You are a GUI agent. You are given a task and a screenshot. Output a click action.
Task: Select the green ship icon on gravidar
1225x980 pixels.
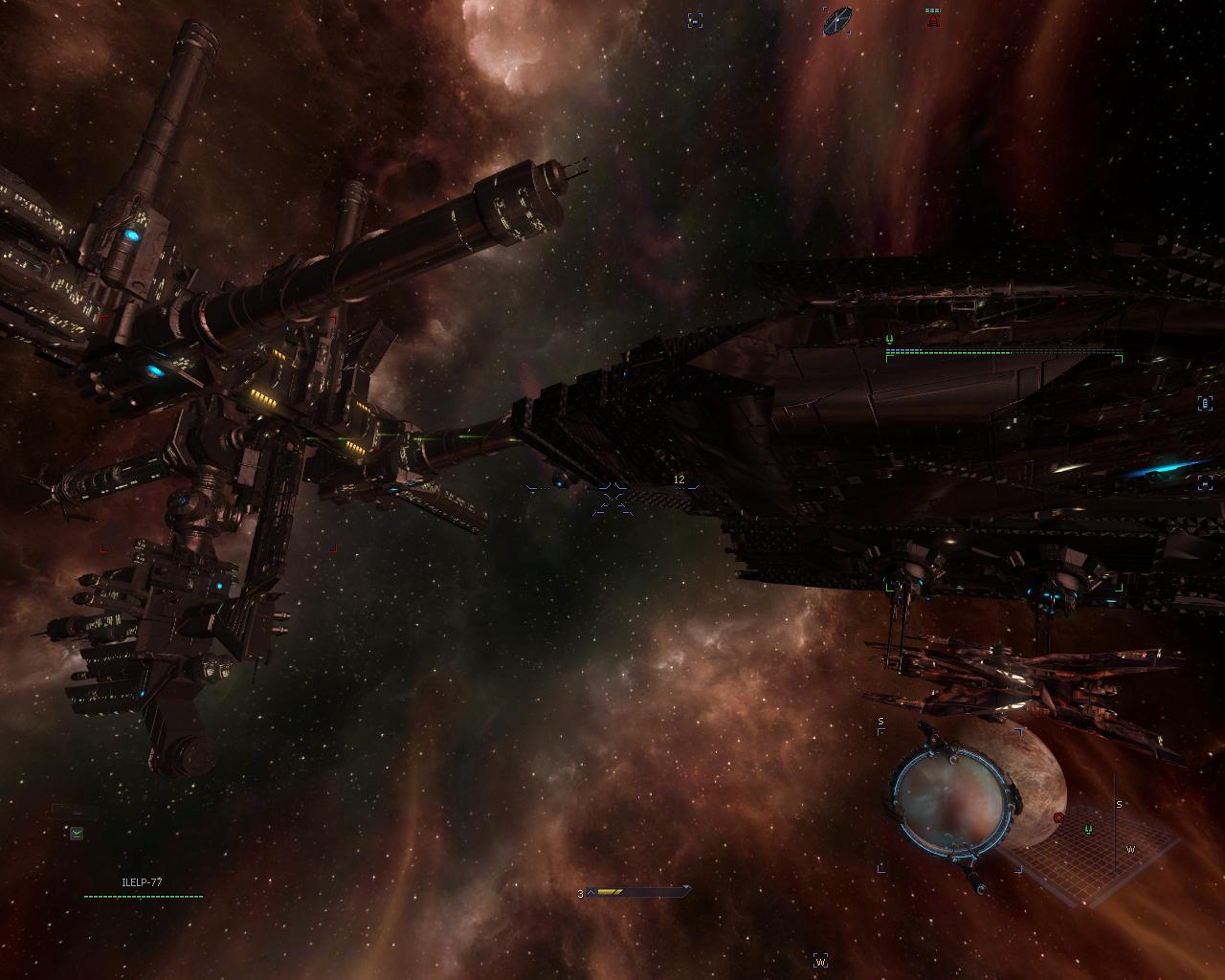click(x=1088, y=829)
